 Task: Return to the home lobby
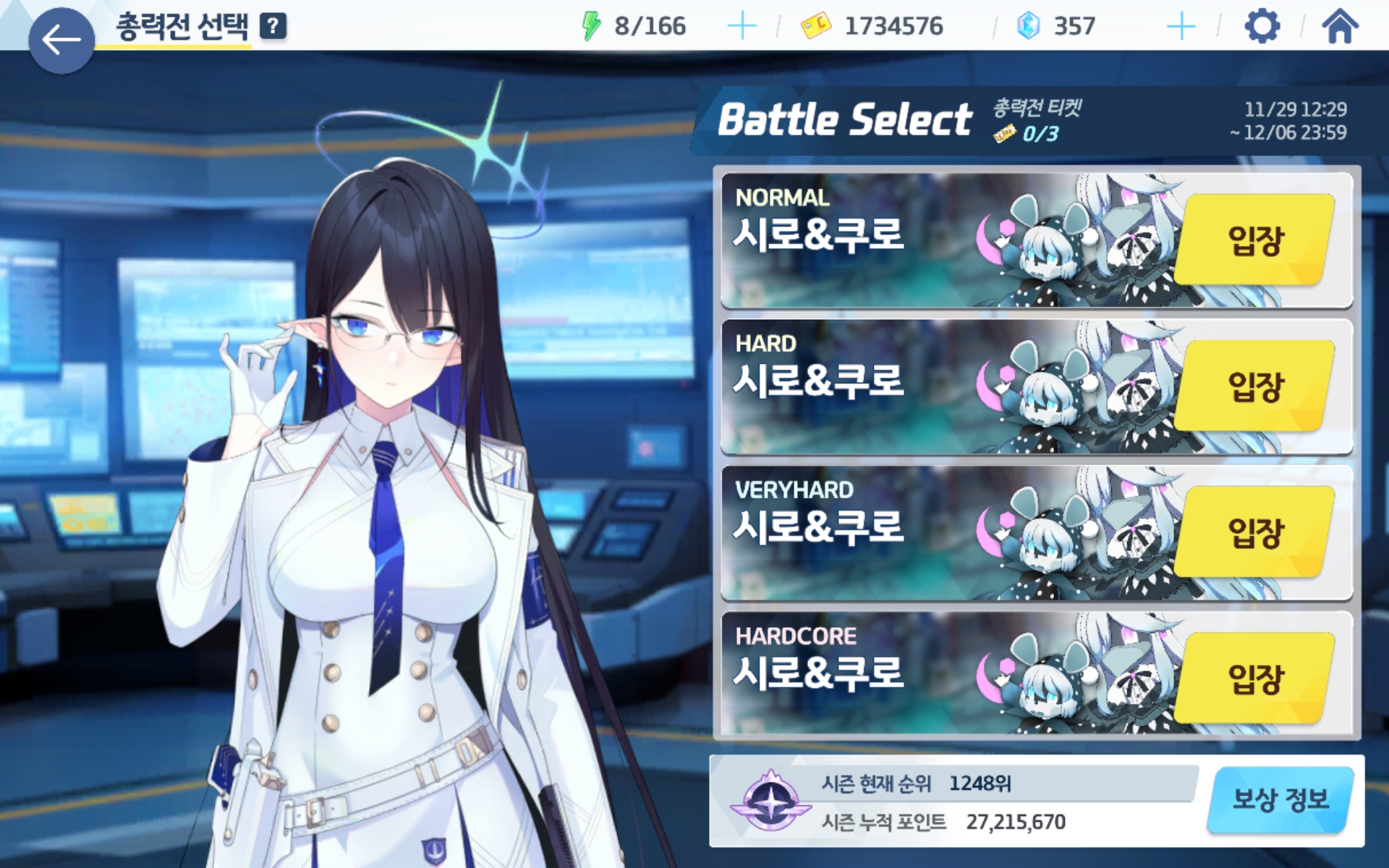1339,27
